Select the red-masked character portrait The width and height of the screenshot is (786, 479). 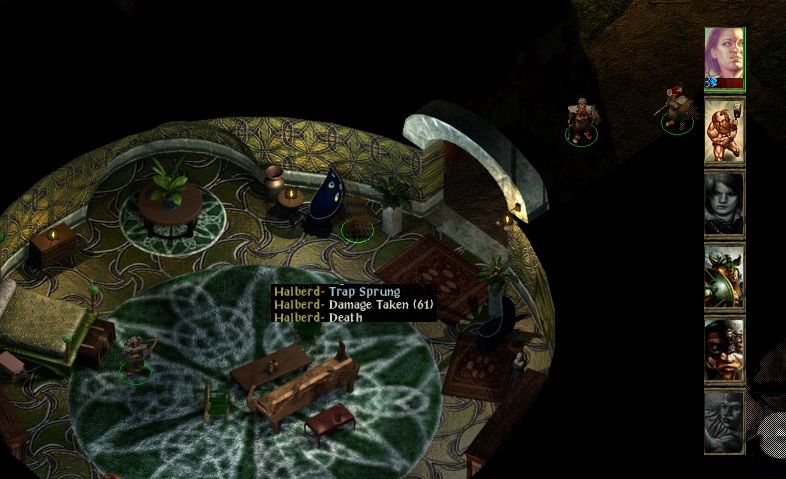click(724, 349)
